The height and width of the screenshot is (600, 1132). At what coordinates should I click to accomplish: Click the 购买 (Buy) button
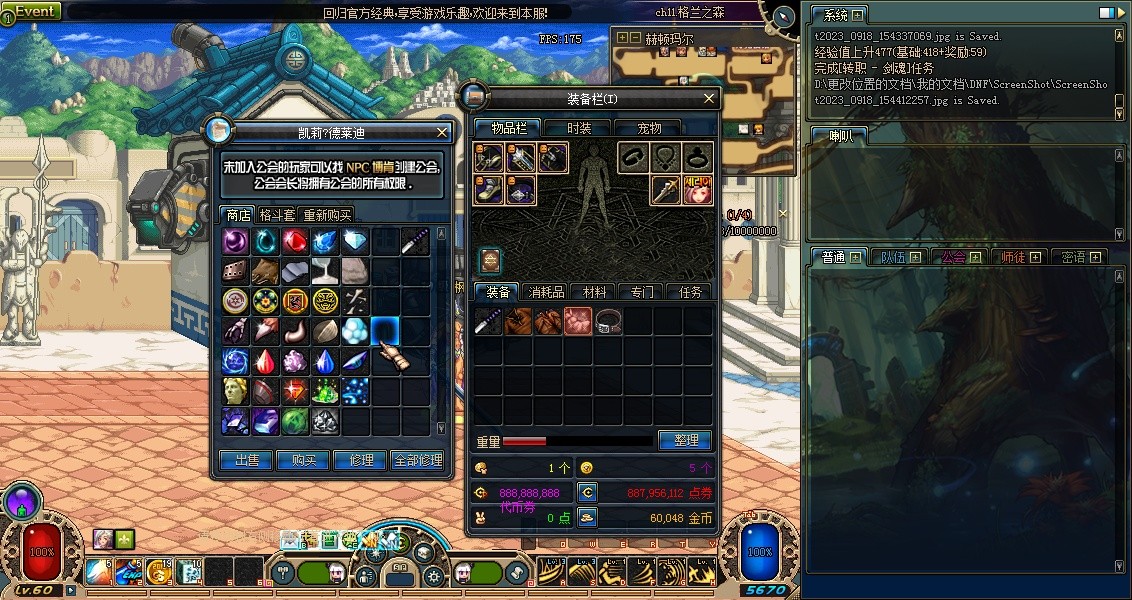click(304, 460)
